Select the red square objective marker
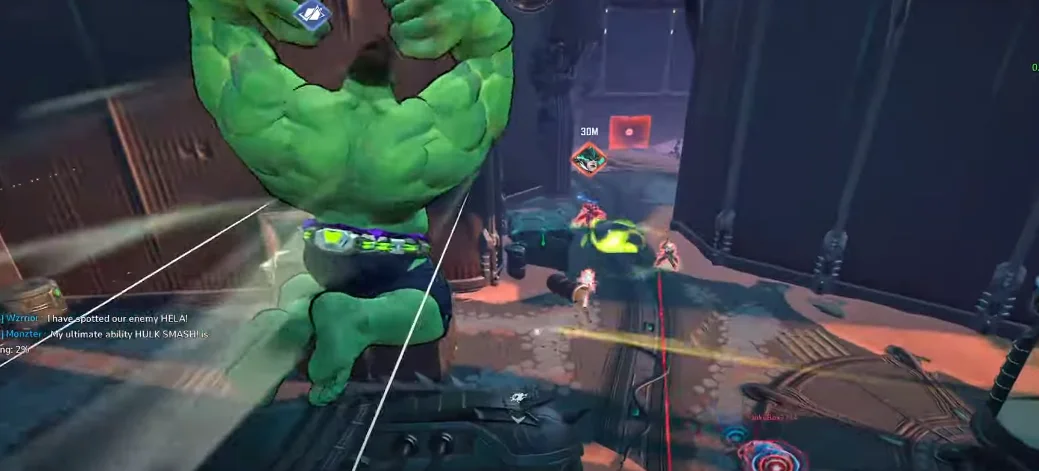This screenshot has height=471, width=1039. pyautogui.click(x=630, y=132)
